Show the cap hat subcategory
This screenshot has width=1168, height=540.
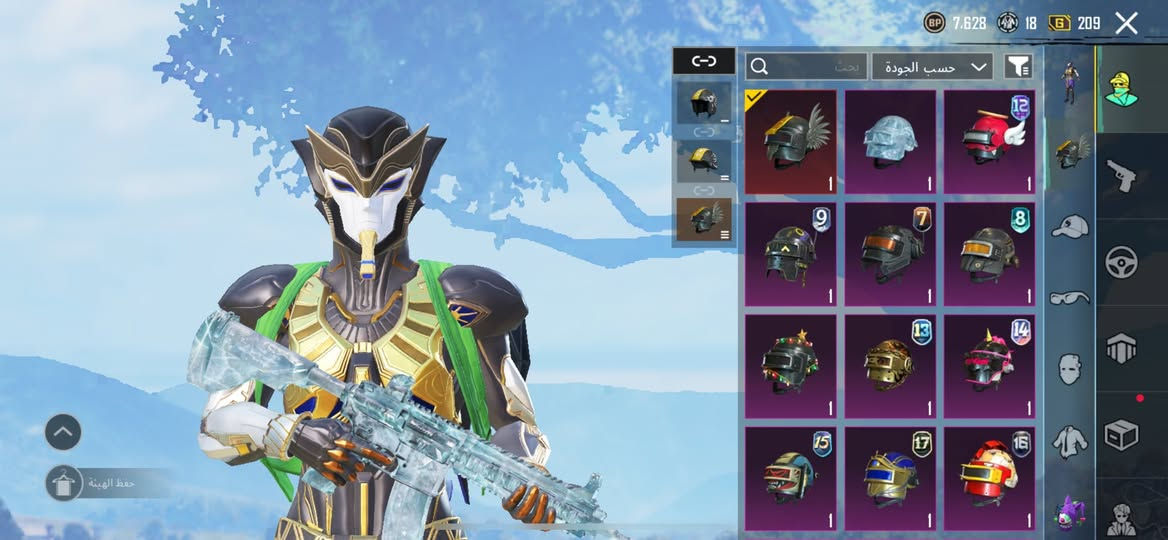tap(1069, 226)
